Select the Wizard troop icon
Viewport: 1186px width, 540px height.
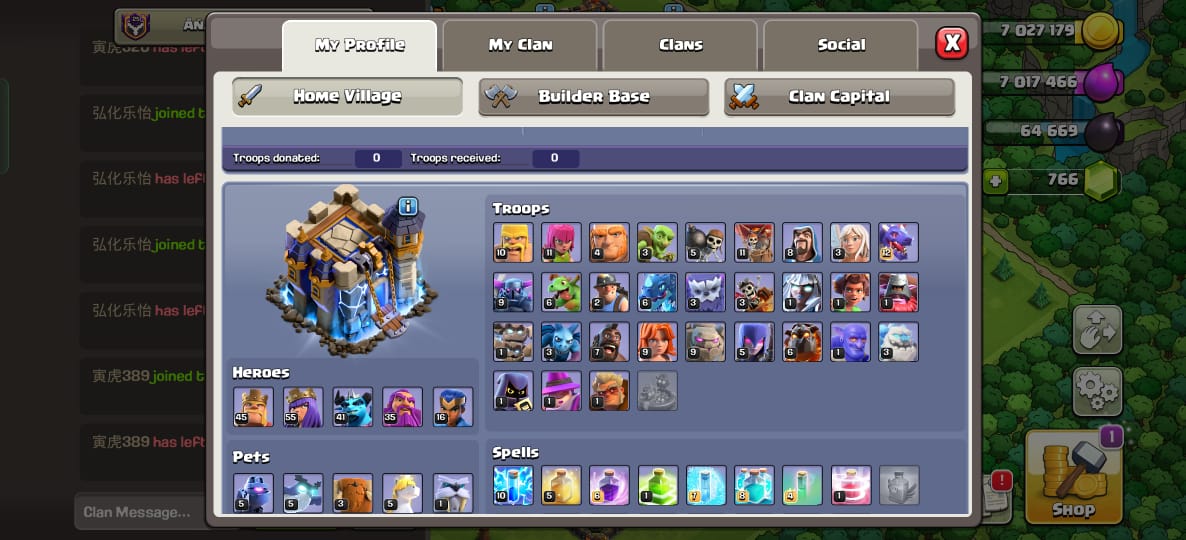(802, 242)
